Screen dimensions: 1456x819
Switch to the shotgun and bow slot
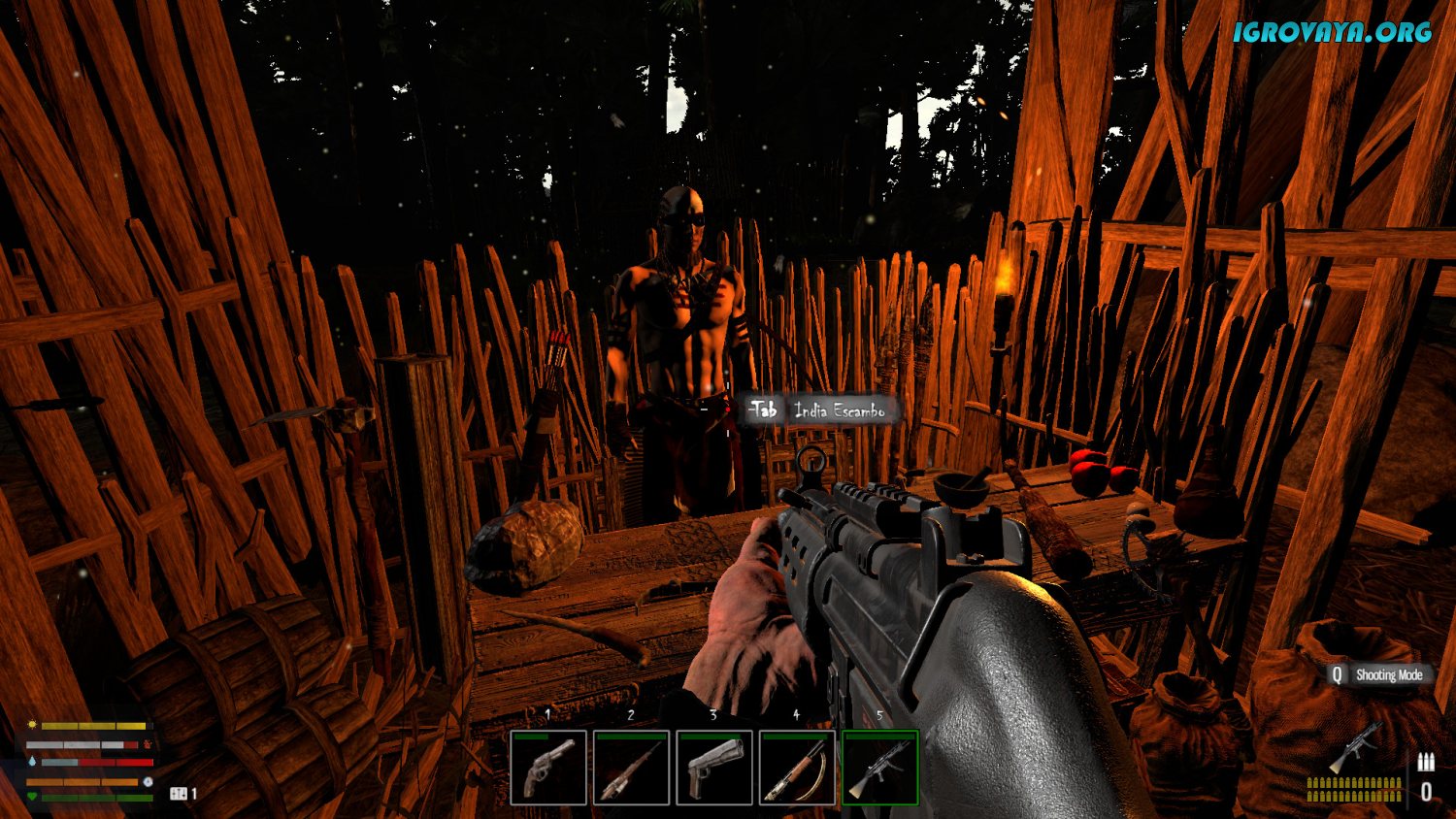click(x=797, y=768)
